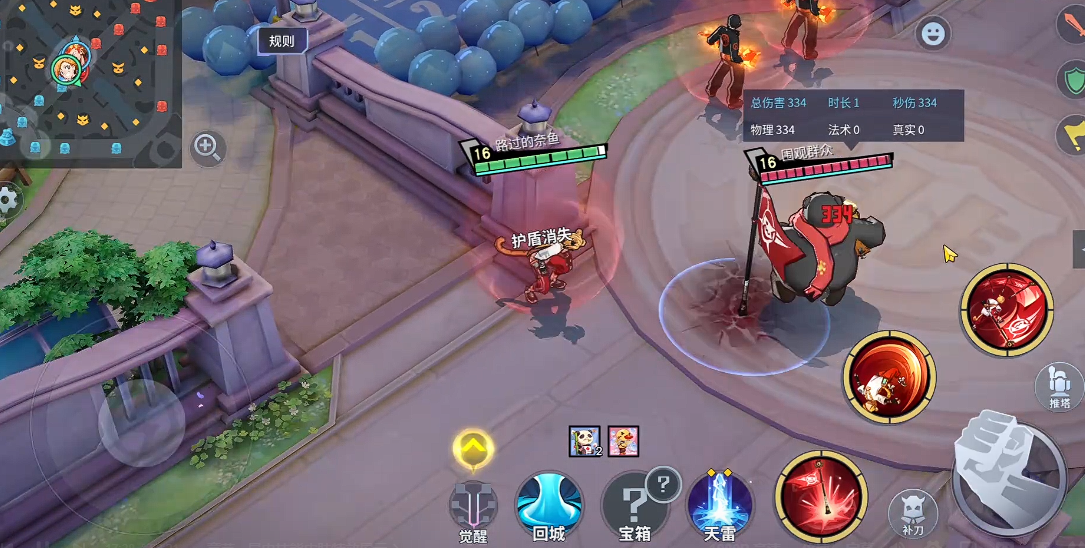1085x548 pixels.
Task: Tap the magnifier zoom button beside the minimap
Action: click(208, 148)
